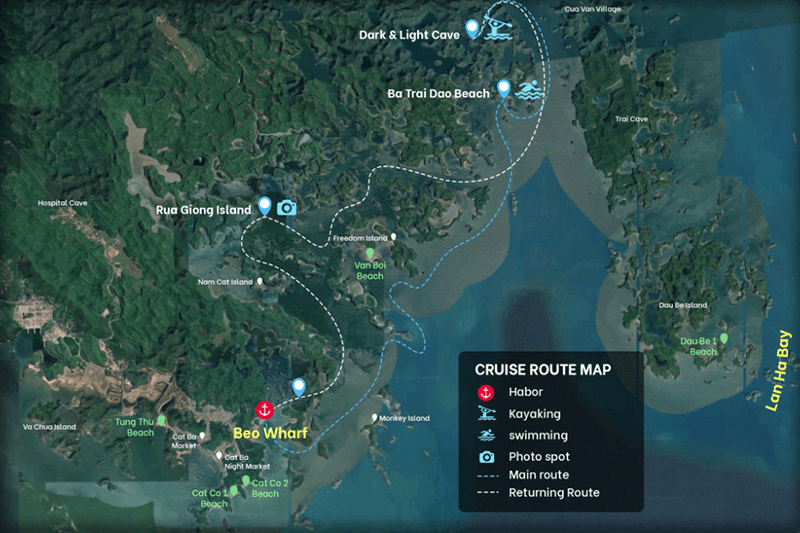
Task: Select the Kayaking legend entry
Action: click(x=533, y=414)
